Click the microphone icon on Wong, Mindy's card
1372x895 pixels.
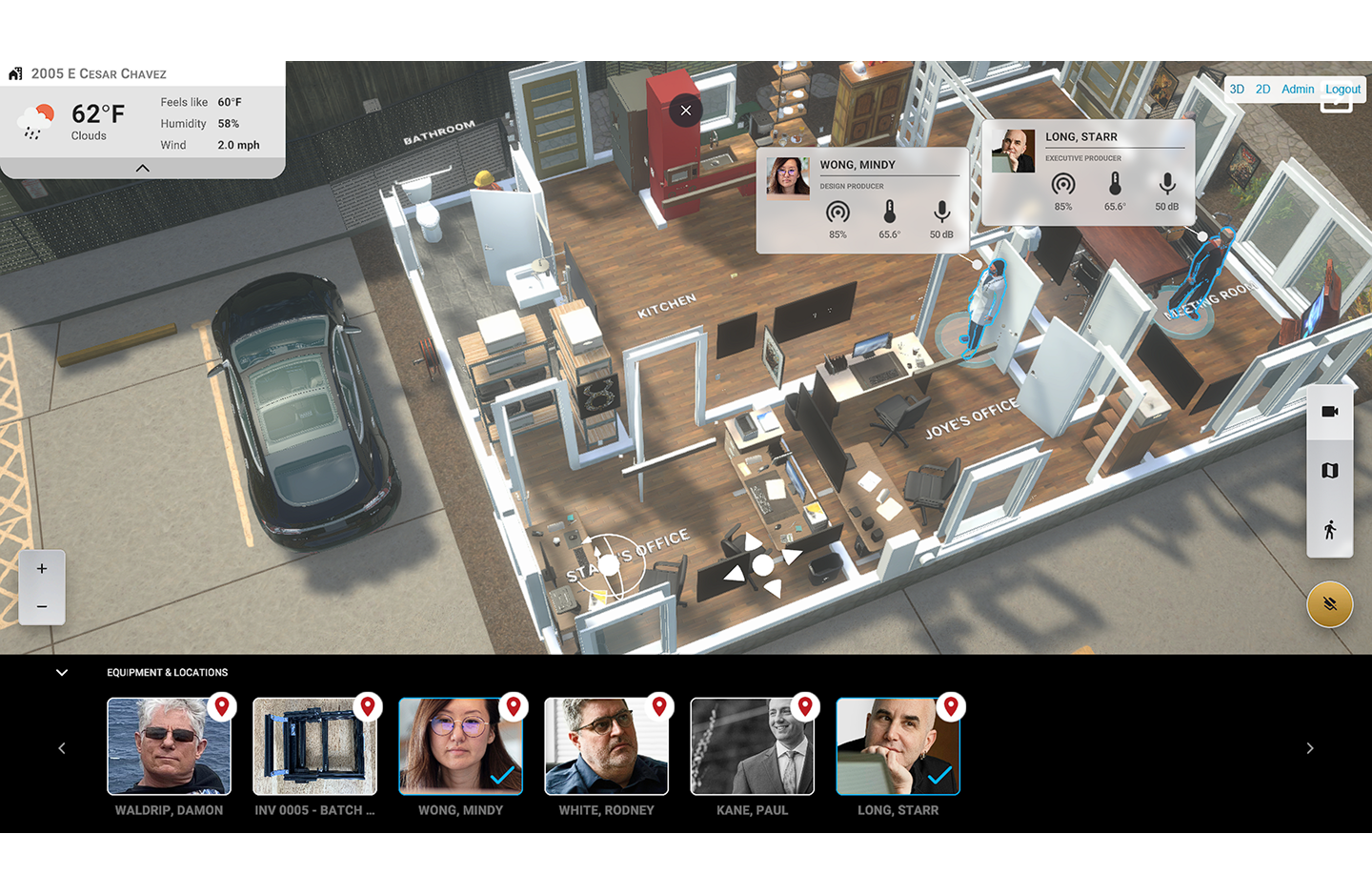point(940,214)
